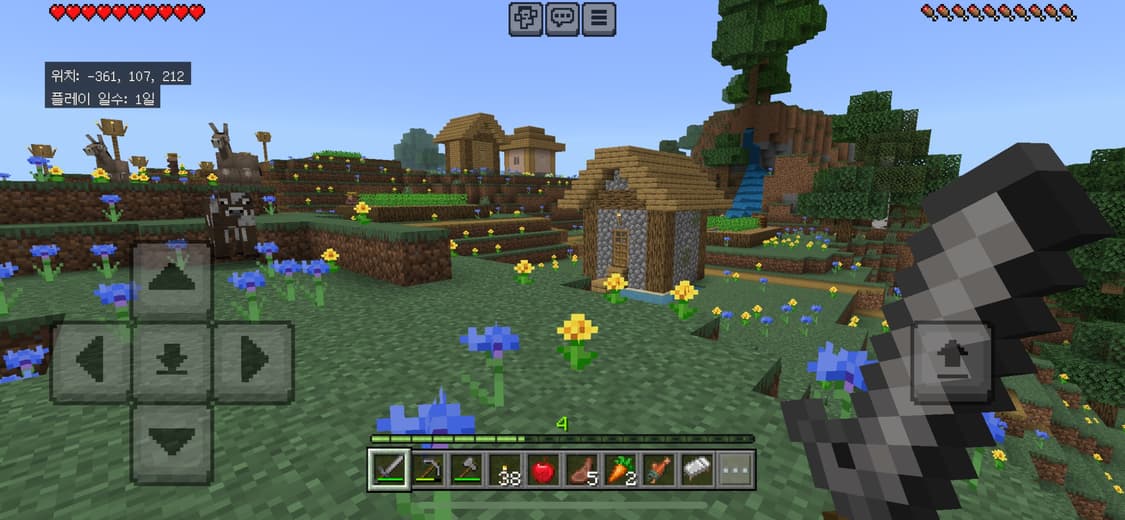Choose the carrot stack in the hotbar
The height and width of the screenshot is (520, 1125).
click(620, 469)
